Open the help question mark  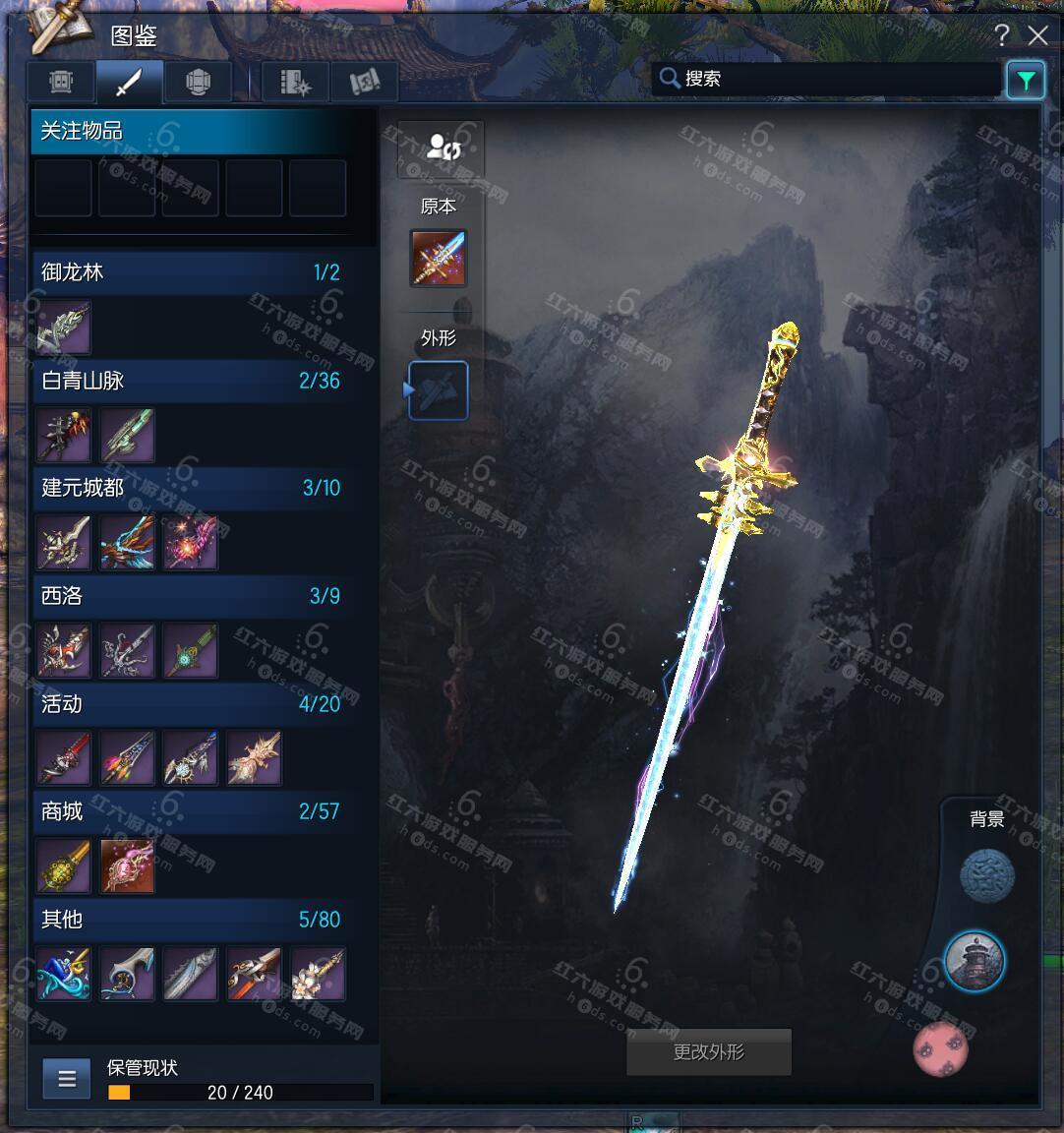pyautogui.click(x=1001, y=36)
